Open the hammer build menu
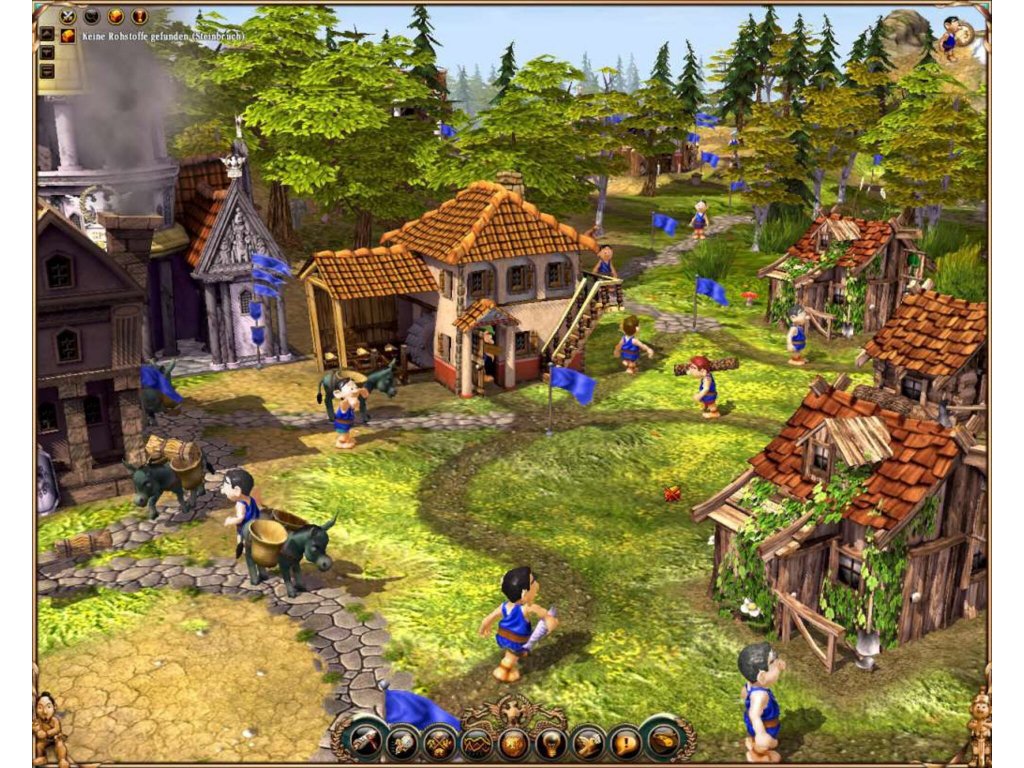Screen dimensions: 1024x768 tap(363, 742)
